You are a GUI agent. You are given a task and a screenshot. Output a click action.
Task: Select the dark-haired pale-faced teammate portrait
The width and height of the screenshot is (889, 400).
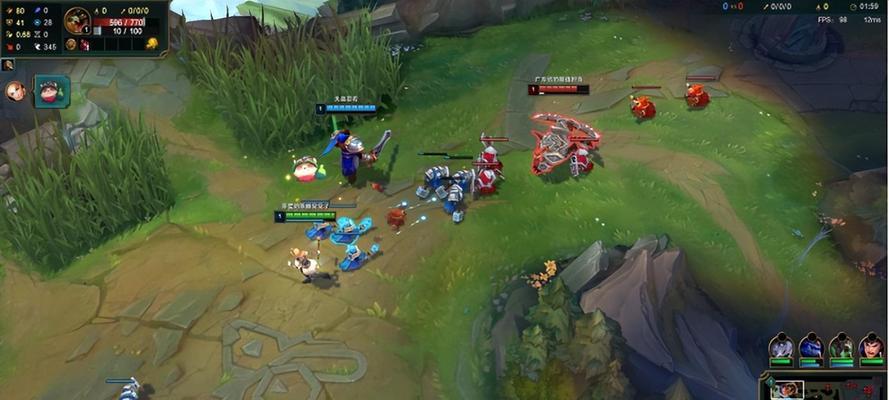pos(871,347)
